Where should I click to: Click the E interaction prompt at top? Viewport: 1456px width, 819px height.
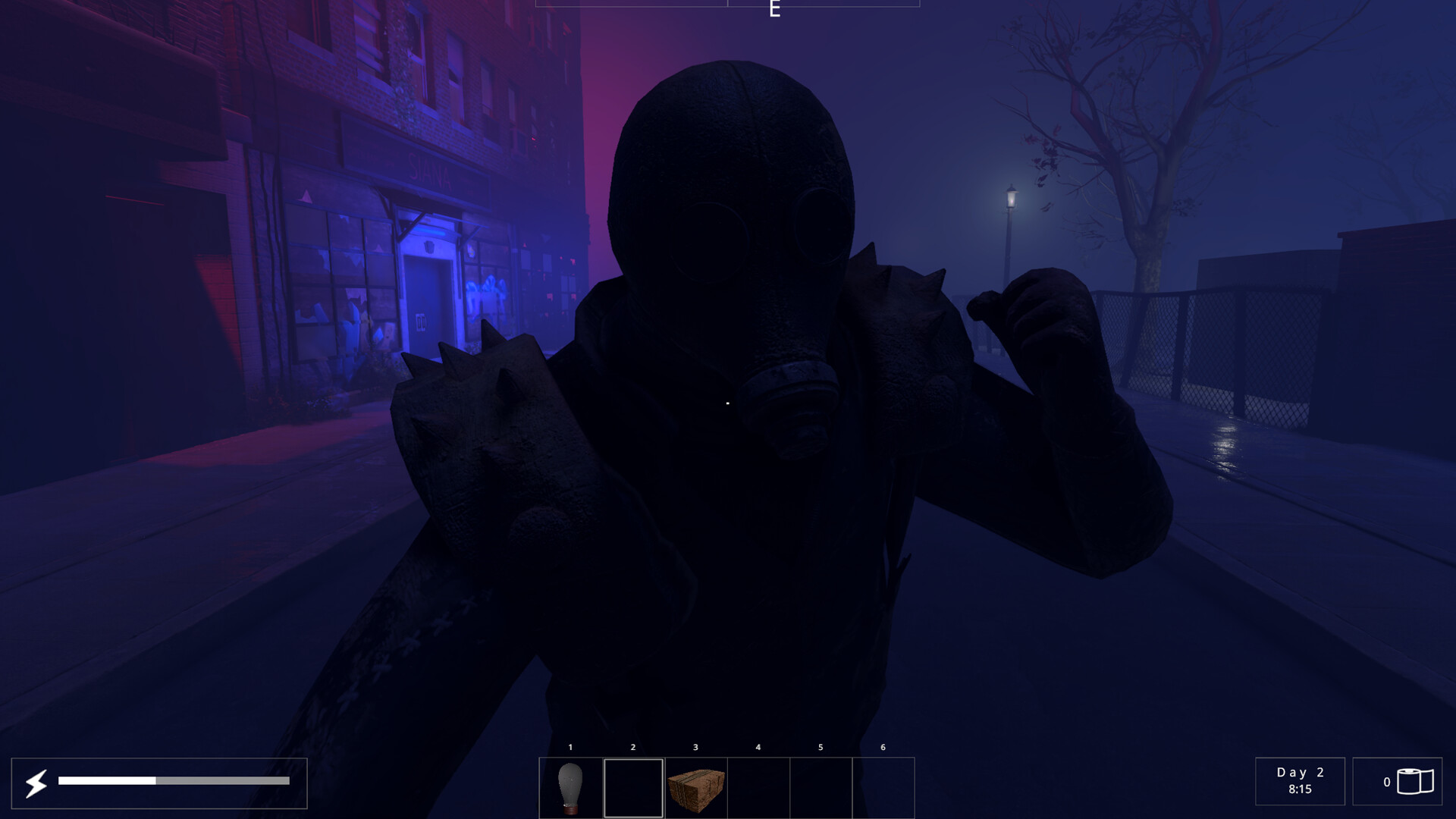pos(773,10)
